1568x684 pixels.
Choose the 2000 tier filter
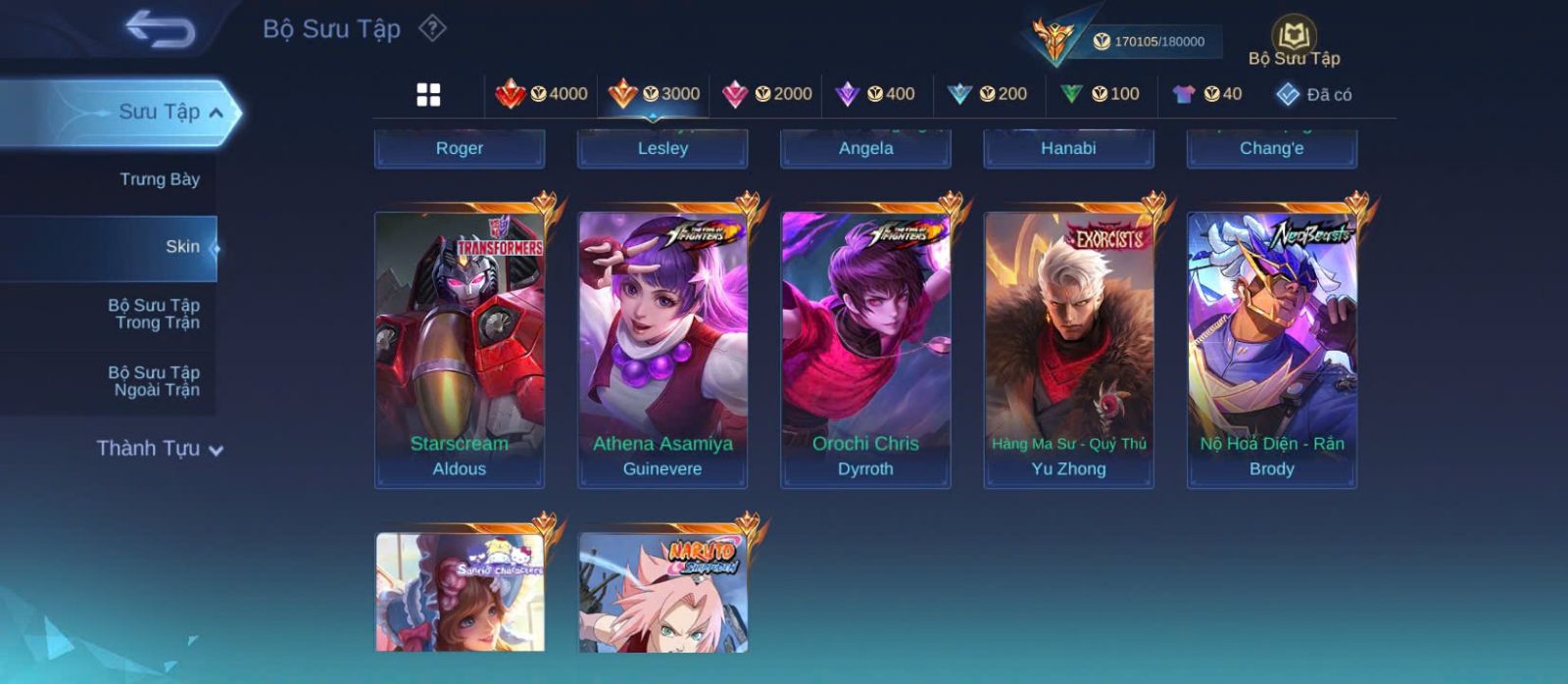pos(766,94)
